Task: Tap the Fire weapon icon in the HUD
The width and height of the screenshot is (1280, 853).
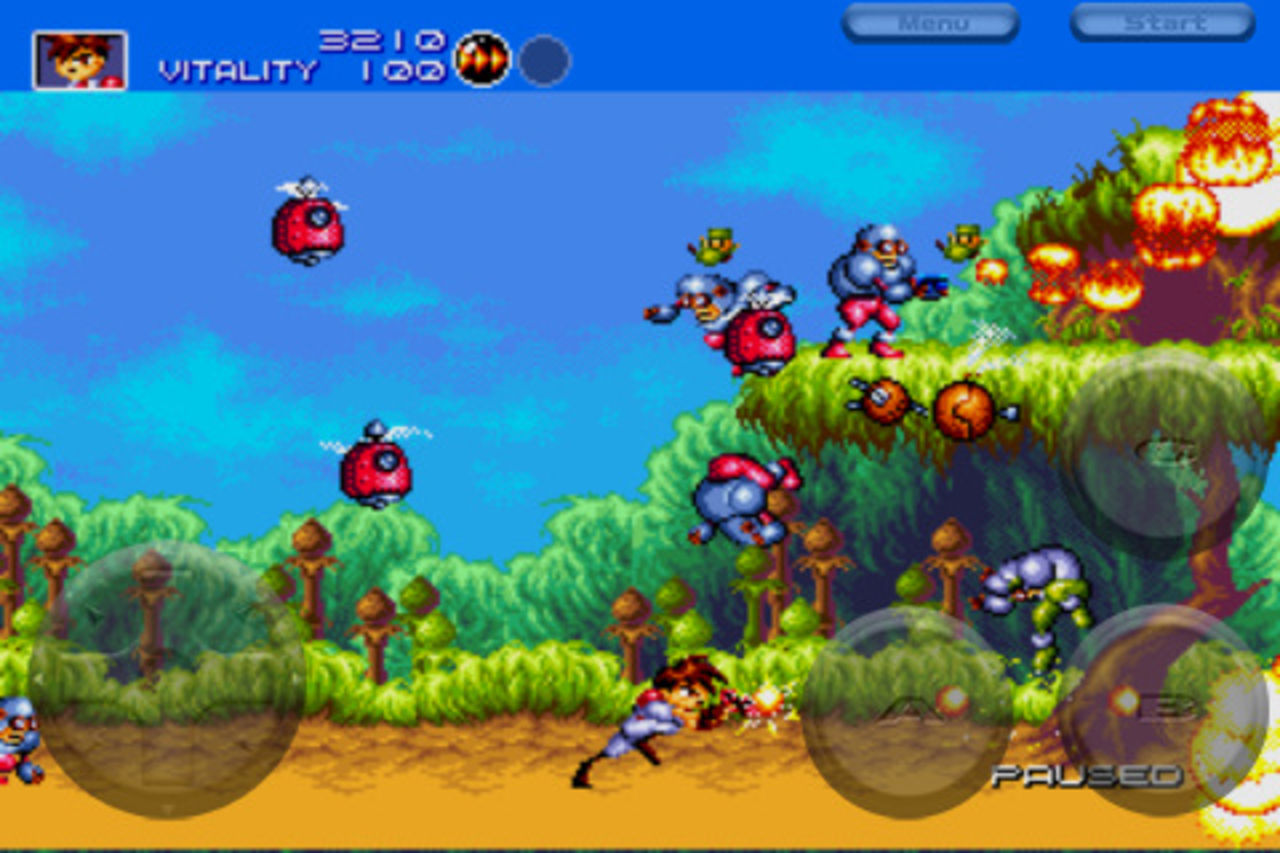Action: click(480, 60)
